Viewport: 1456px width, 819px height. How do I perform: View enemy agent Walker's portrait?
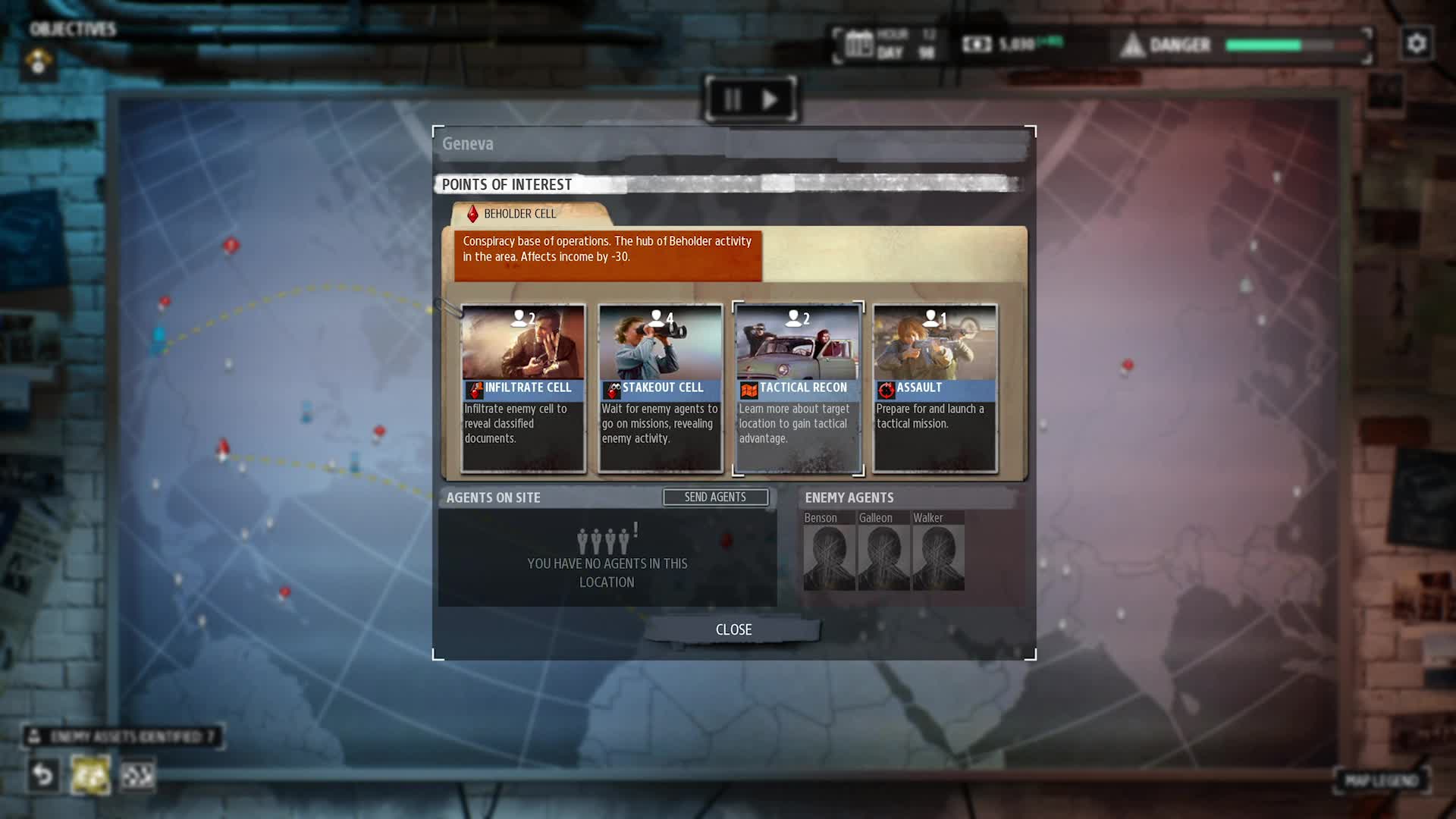pos(938,557)
